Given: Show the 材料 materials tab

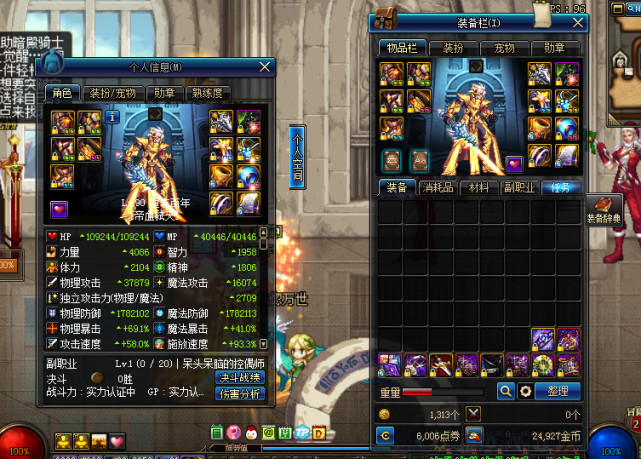Looking at the screenshot, I should tap(479, 188).
